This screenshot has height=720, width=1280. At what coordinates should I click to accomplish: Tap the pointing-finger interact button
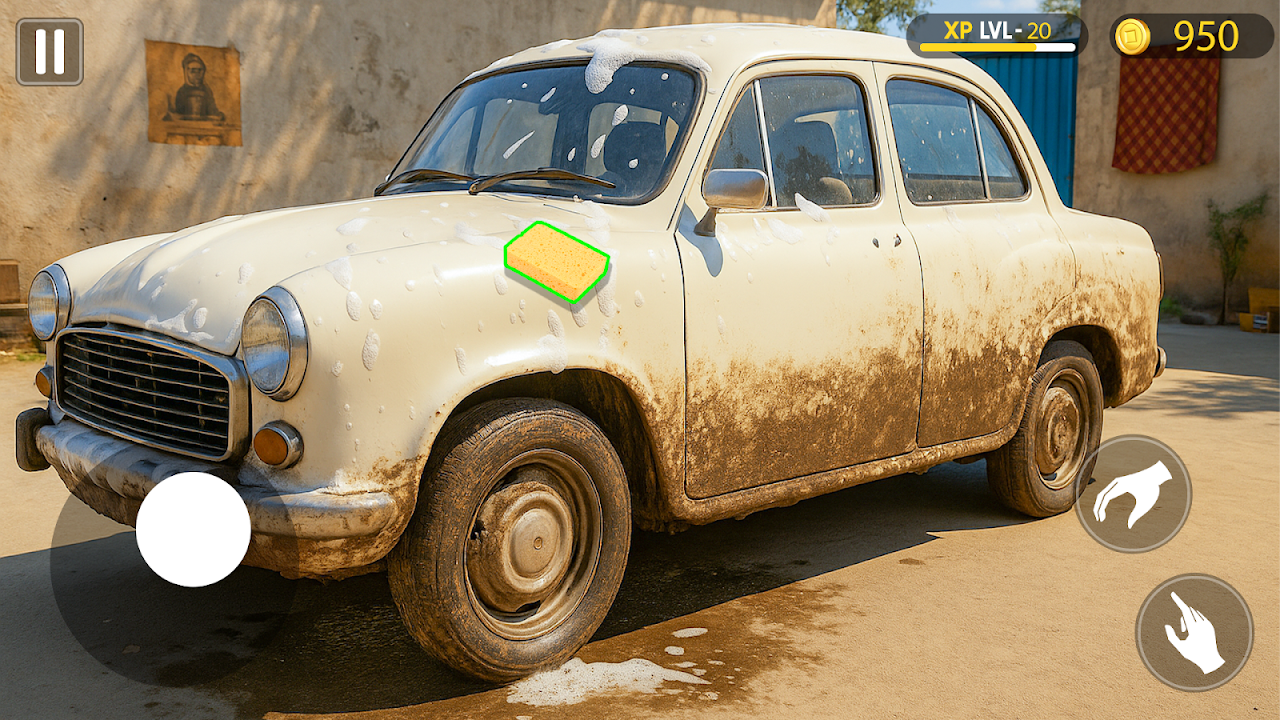[x=1194, y=632]
